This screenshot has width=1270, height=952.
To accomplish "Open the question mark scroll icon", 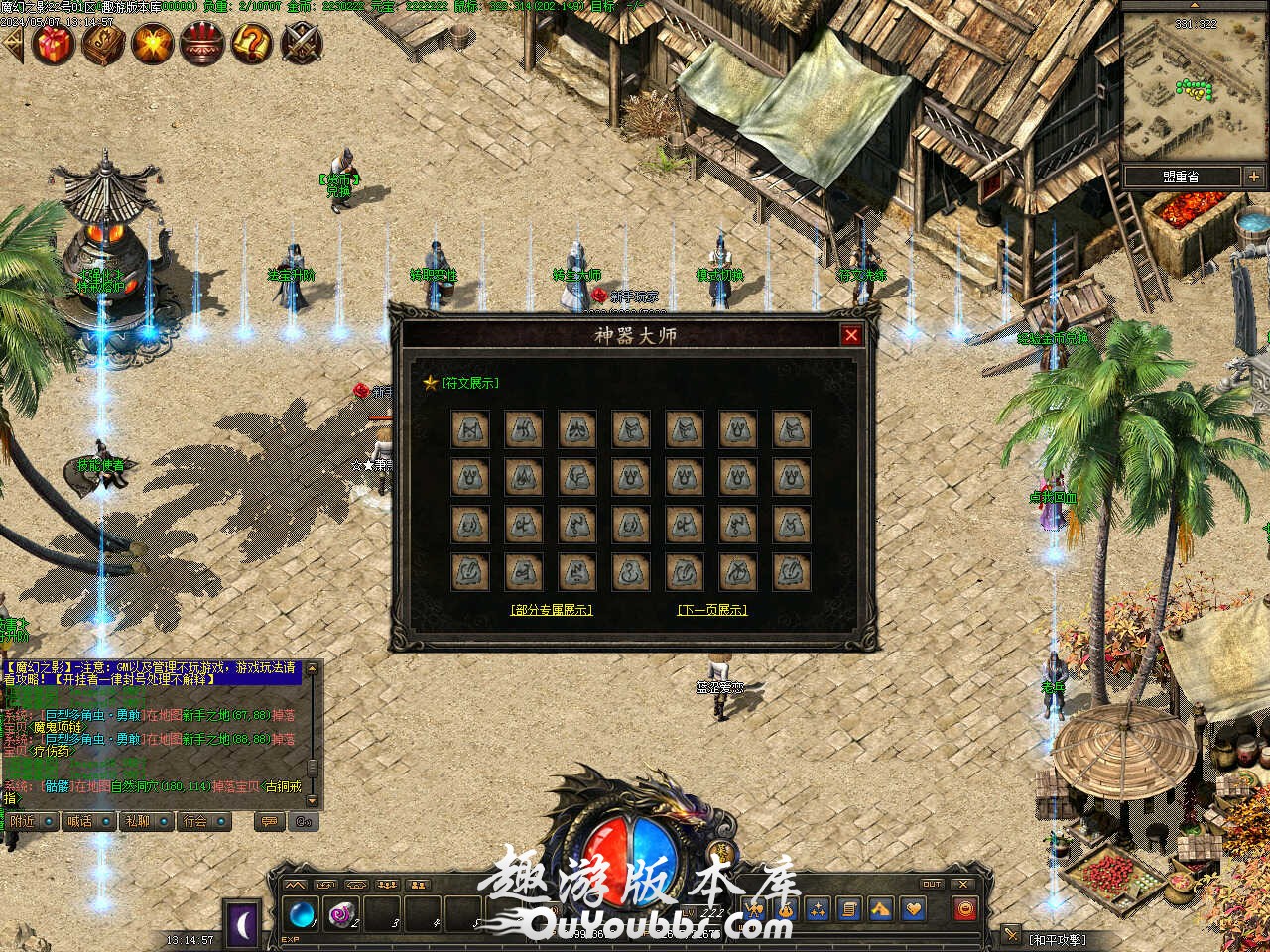I will [252, 44].
